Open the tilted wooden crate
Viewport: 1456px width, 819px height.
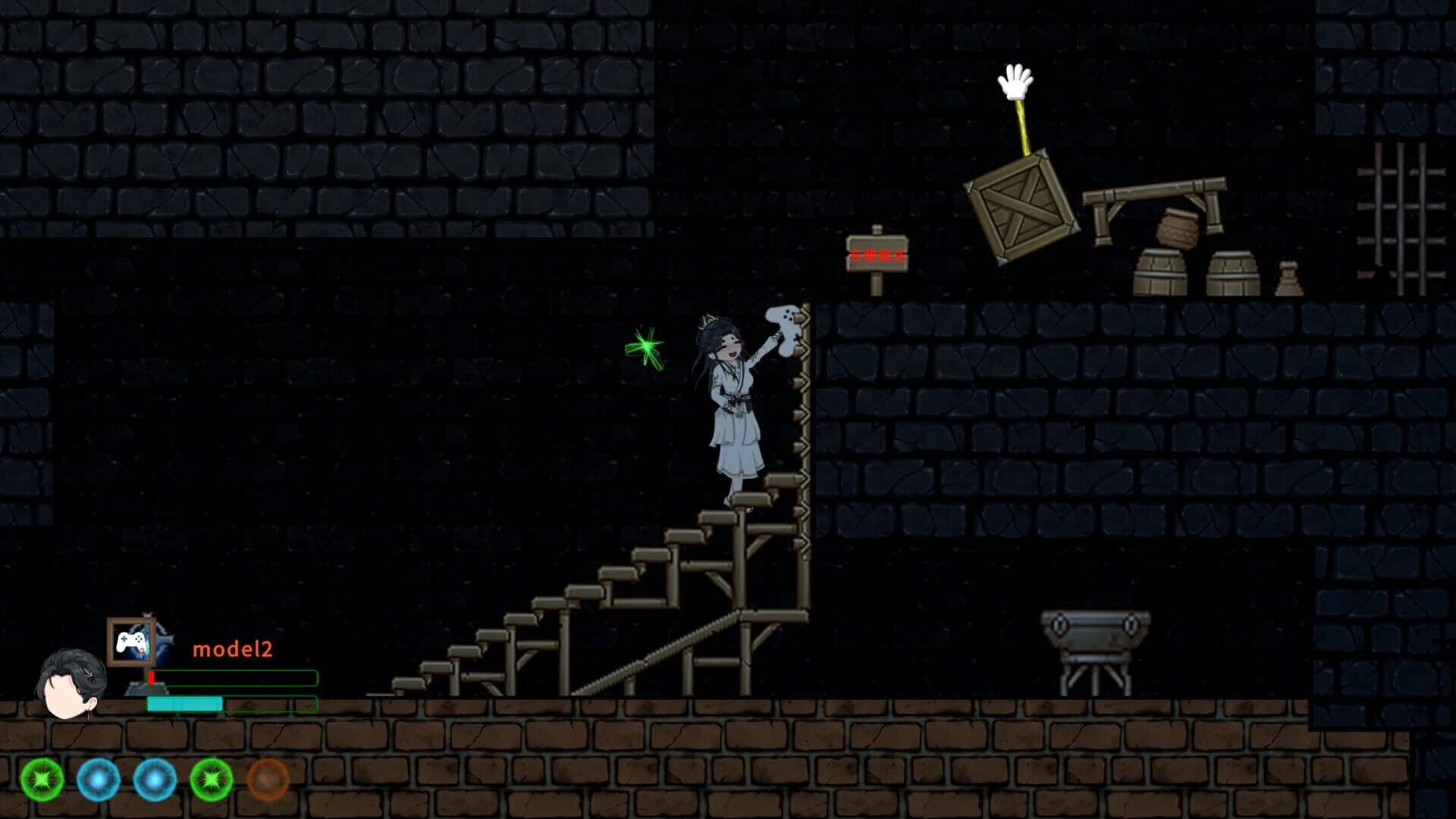coord(1020,205)
